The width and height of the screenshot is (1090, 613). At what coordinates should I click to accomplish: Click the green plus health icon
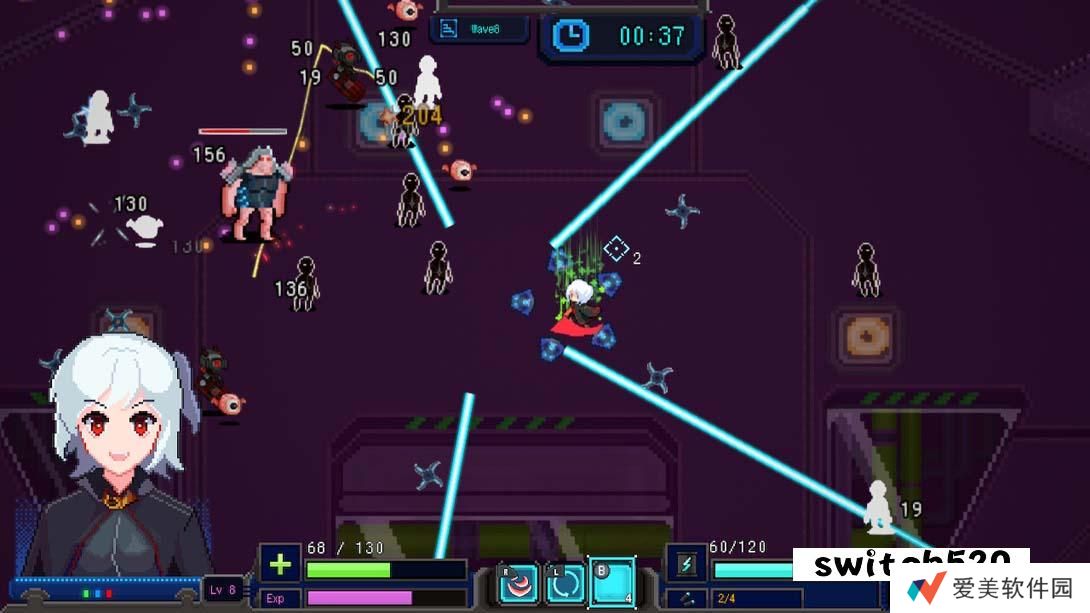[280, 565]
